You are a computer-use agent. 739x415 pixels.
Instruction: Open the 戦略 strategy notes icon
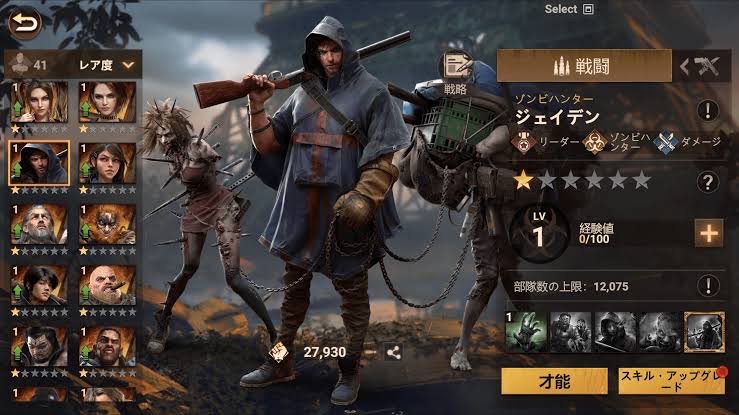pyautogui.click(x=458, y=70)
